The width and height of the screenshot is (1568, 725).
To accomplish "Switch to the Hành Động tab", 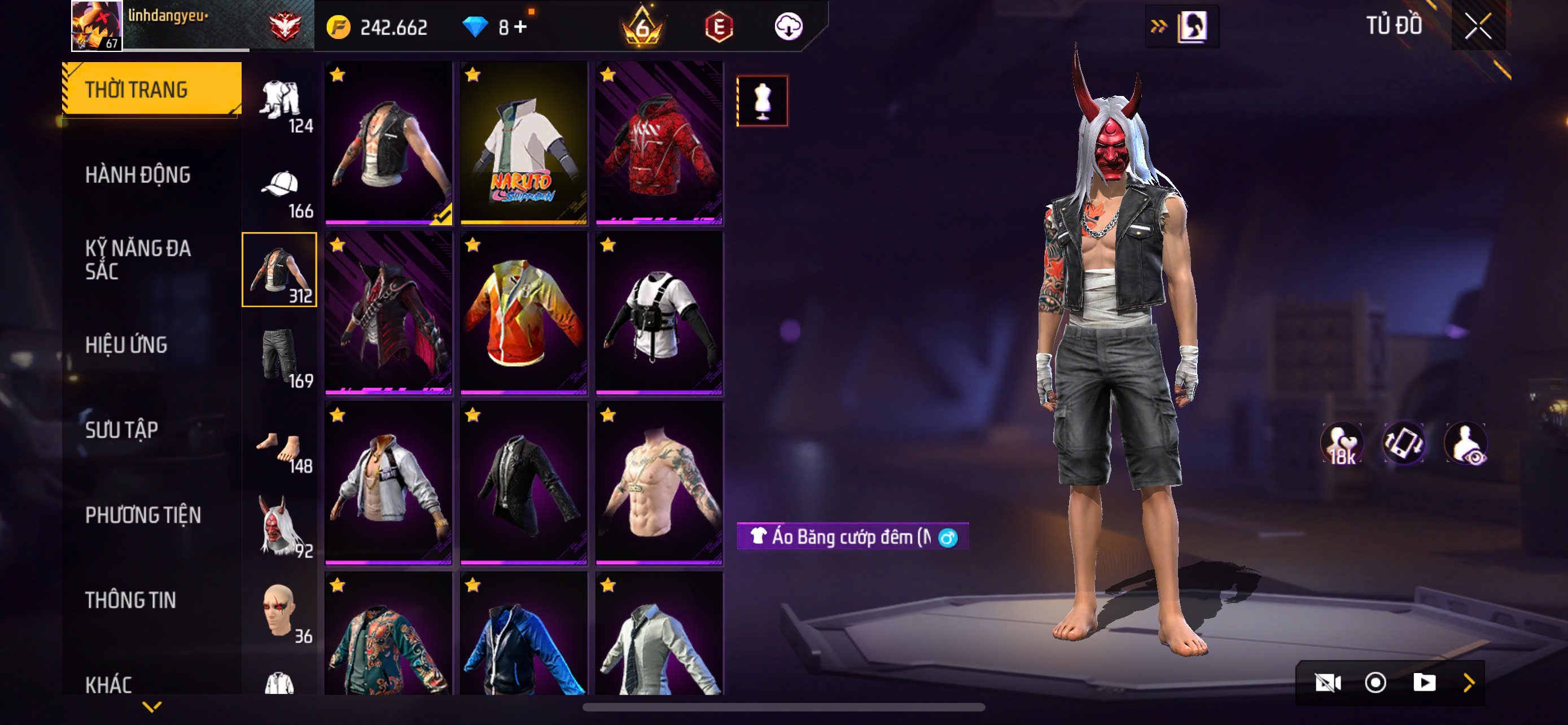I will tap(138, 174).
